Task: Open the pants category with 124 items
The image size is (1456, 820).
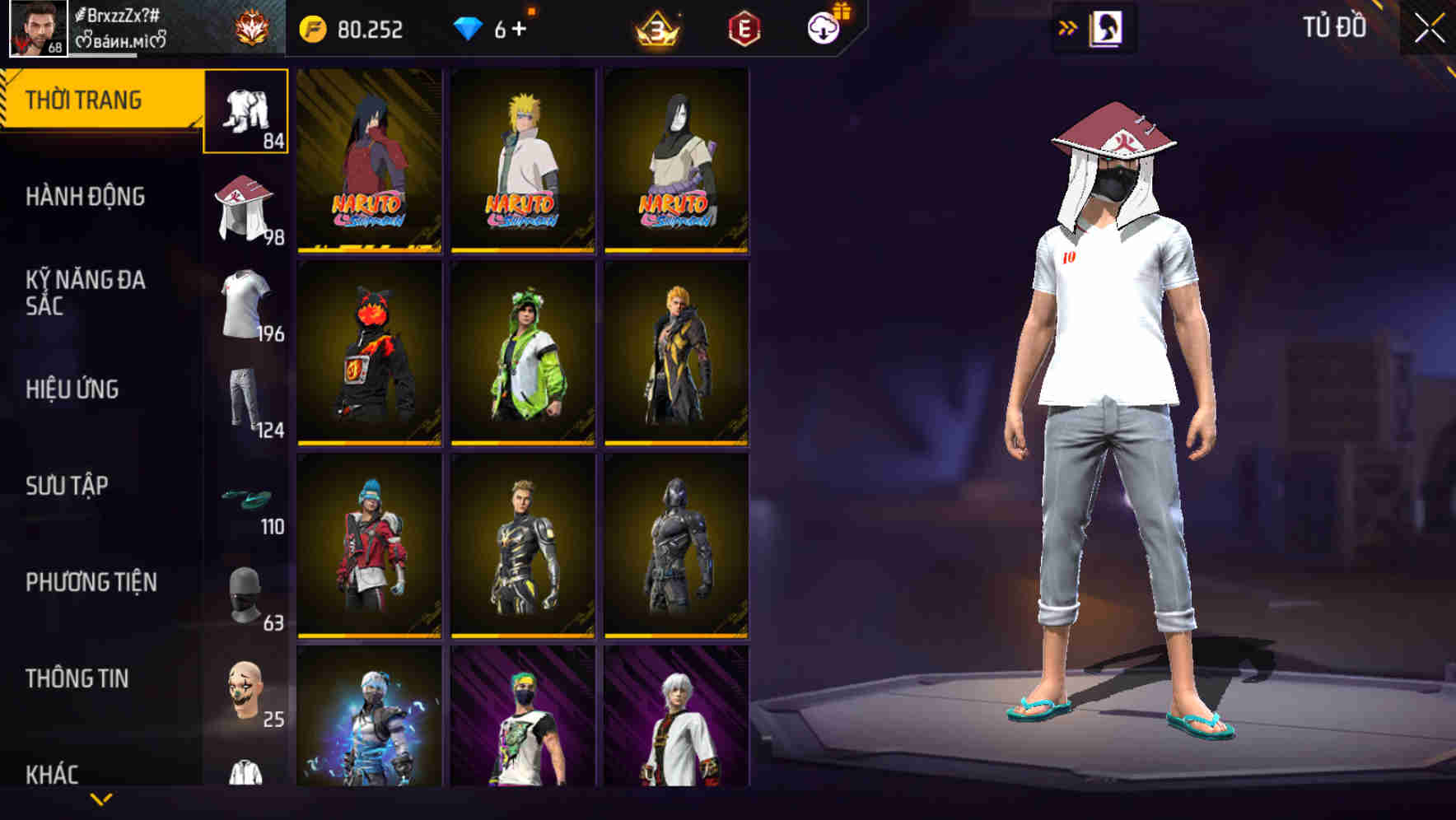Action: pos(245,403)
